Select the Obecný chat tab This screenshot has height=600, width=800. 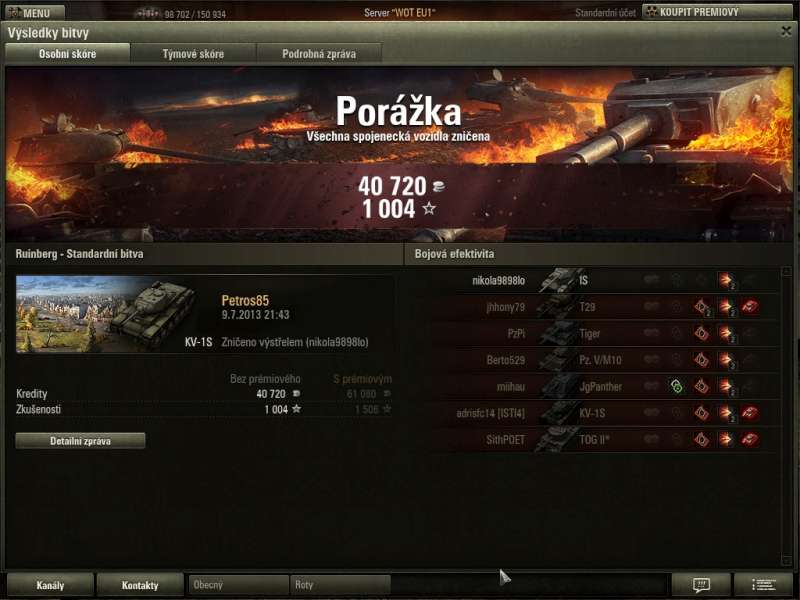tap(238, 585)
